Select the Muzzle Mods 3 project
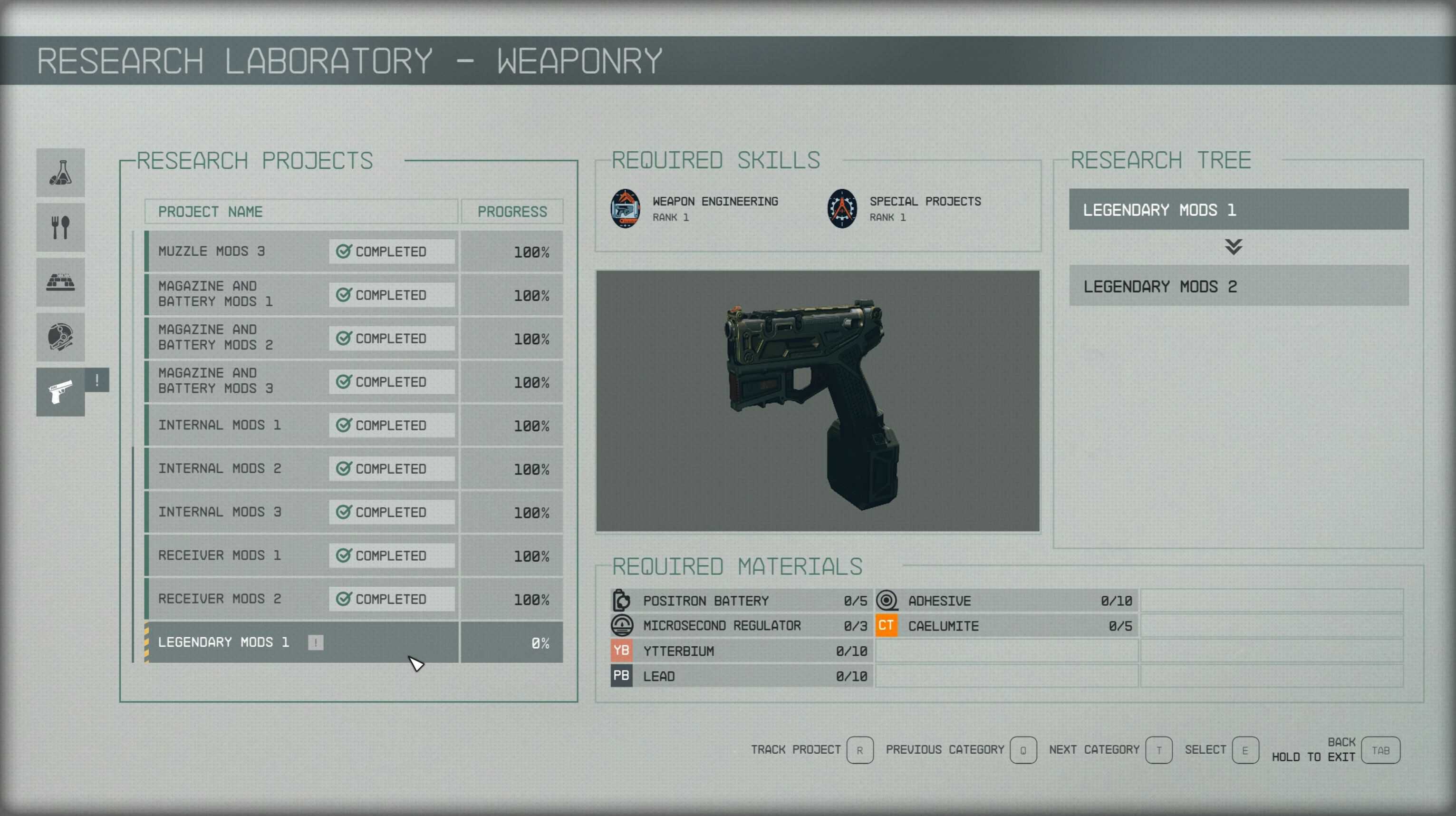The width and height of the screenshot is (1456, 816). tap(302, 252)
